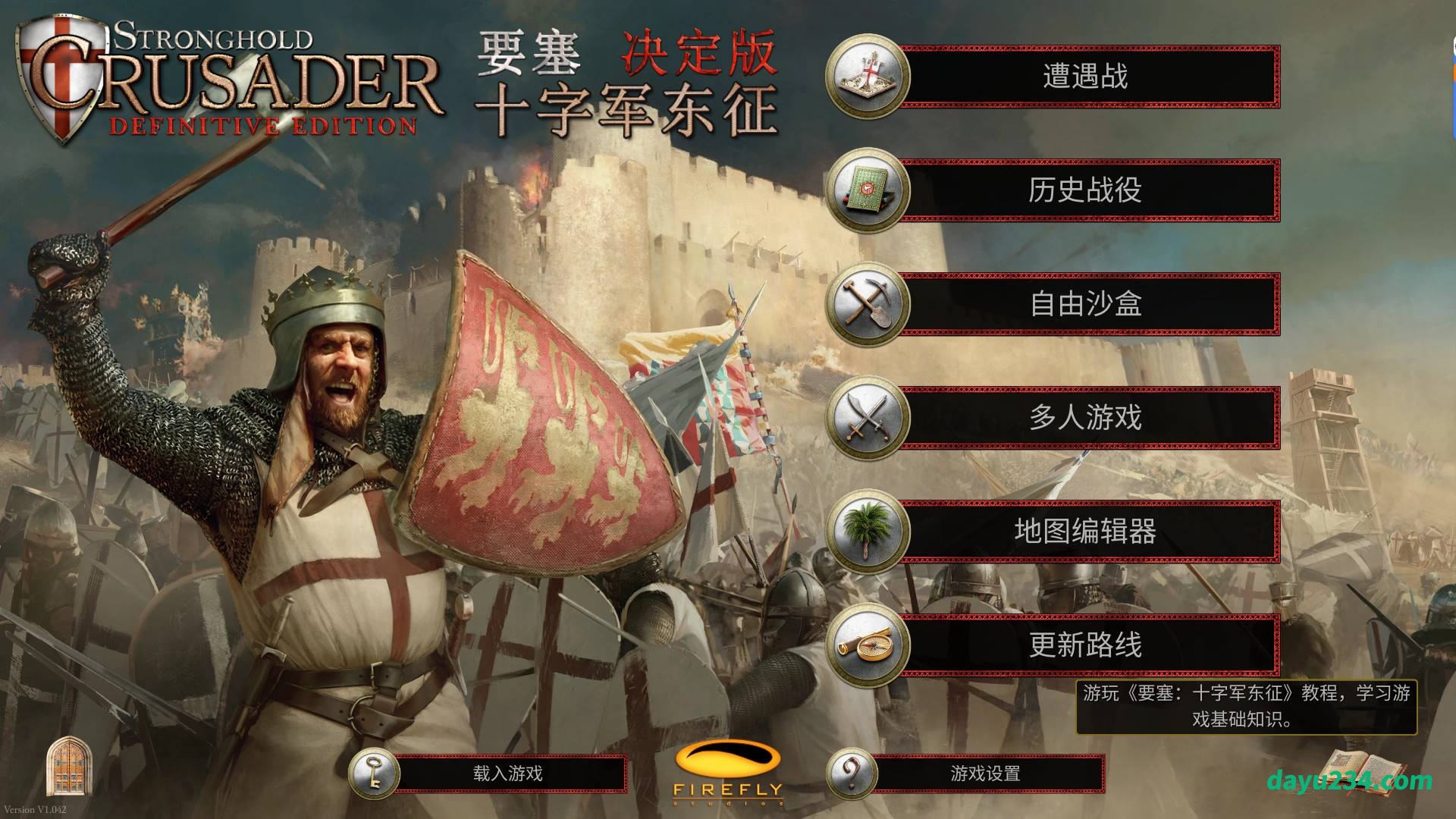Open the 遭遇战 skirmish mode

tap(1084, 77)
